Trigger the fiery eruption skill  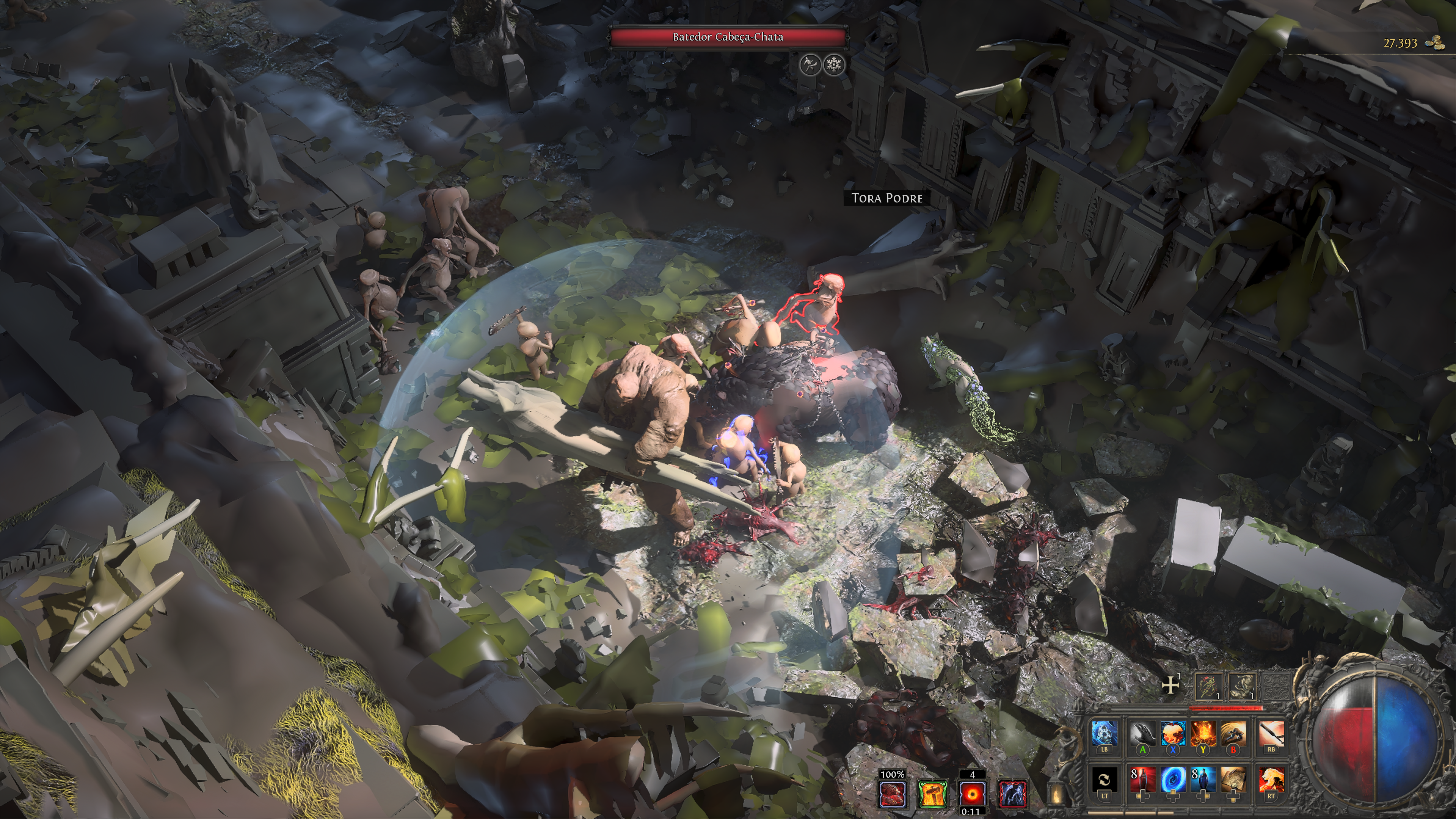[1203, 734]
